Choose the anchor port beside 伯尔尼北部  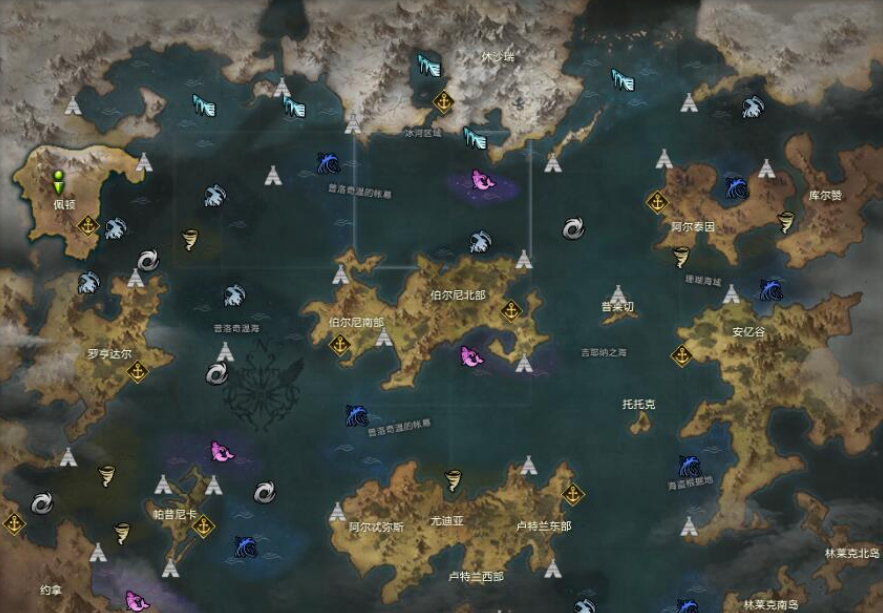[511, 310]
